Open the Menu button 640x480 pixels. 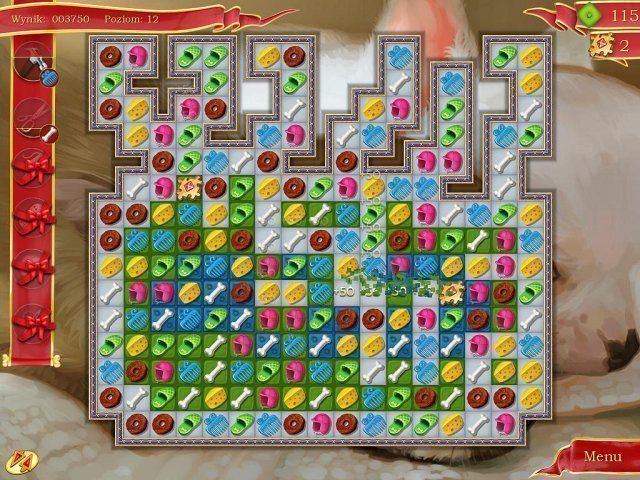[601, 457]
